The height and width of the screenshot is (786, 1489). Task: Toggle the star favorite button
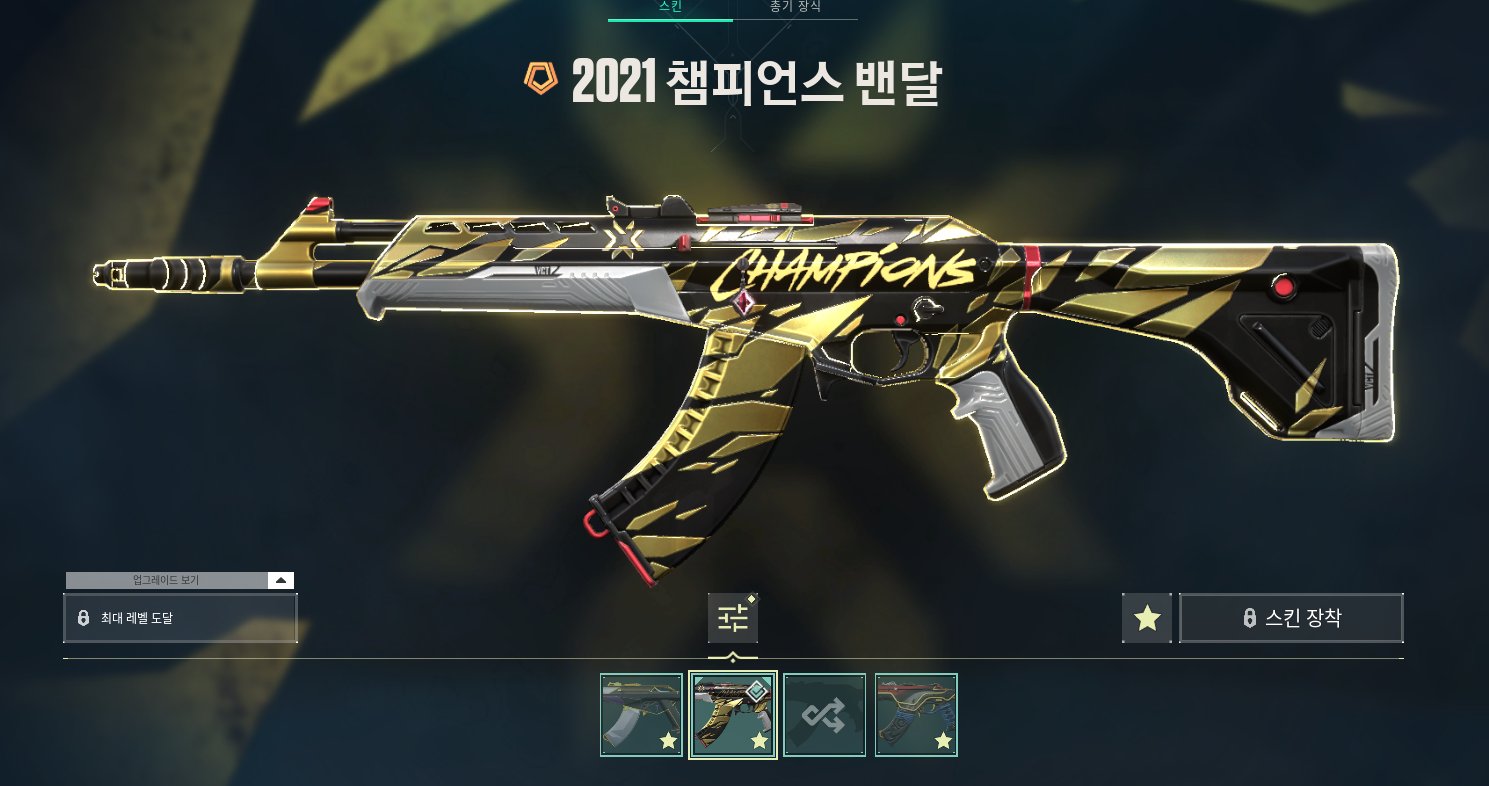tap(1146, 618)
